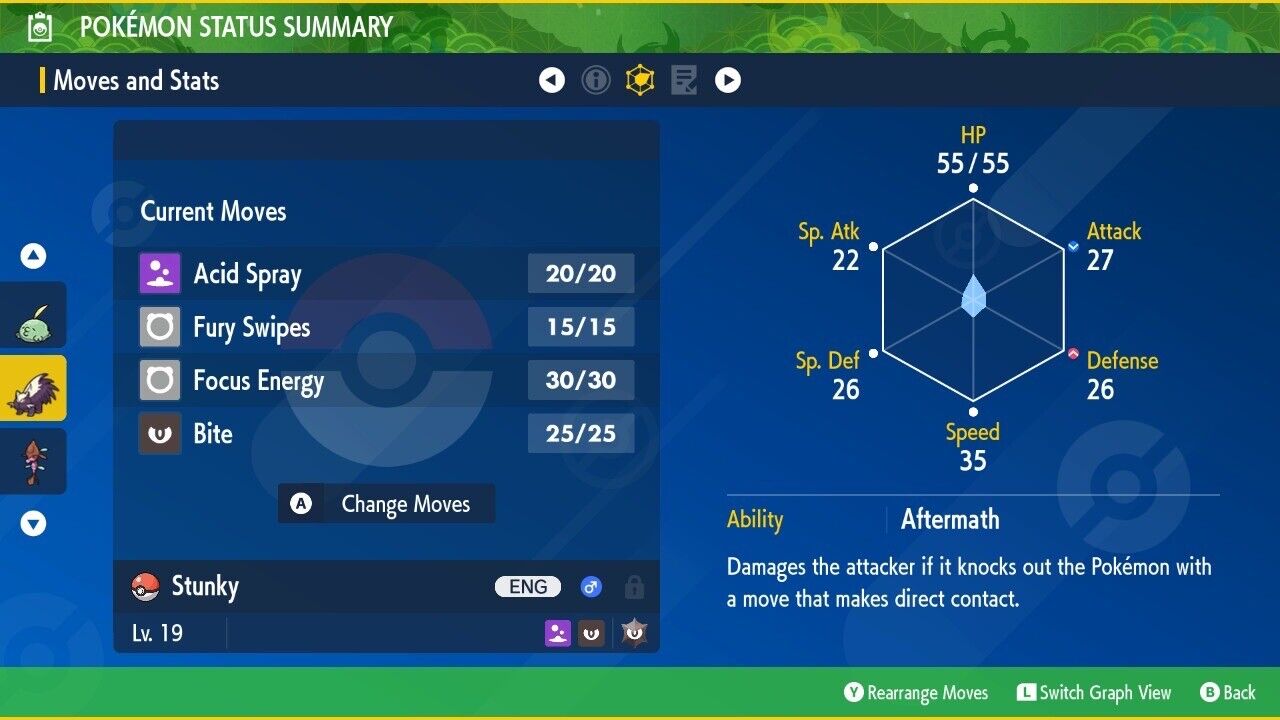Select the Stunky party thumbnail
Viewport: 1280px width, 720px height.
[x=33, y=388]
